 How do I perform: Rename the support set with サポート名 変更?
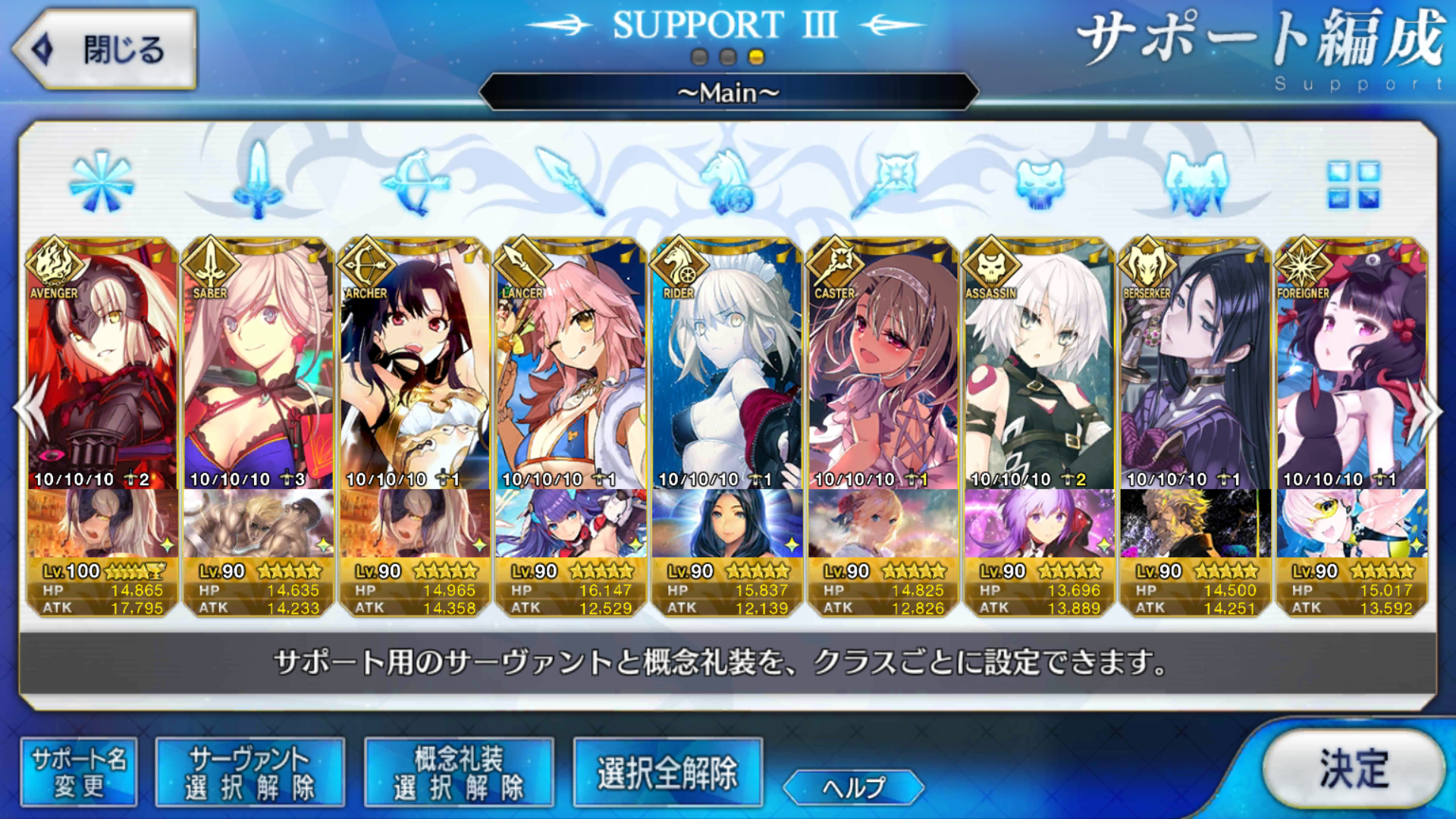(79, 773)
